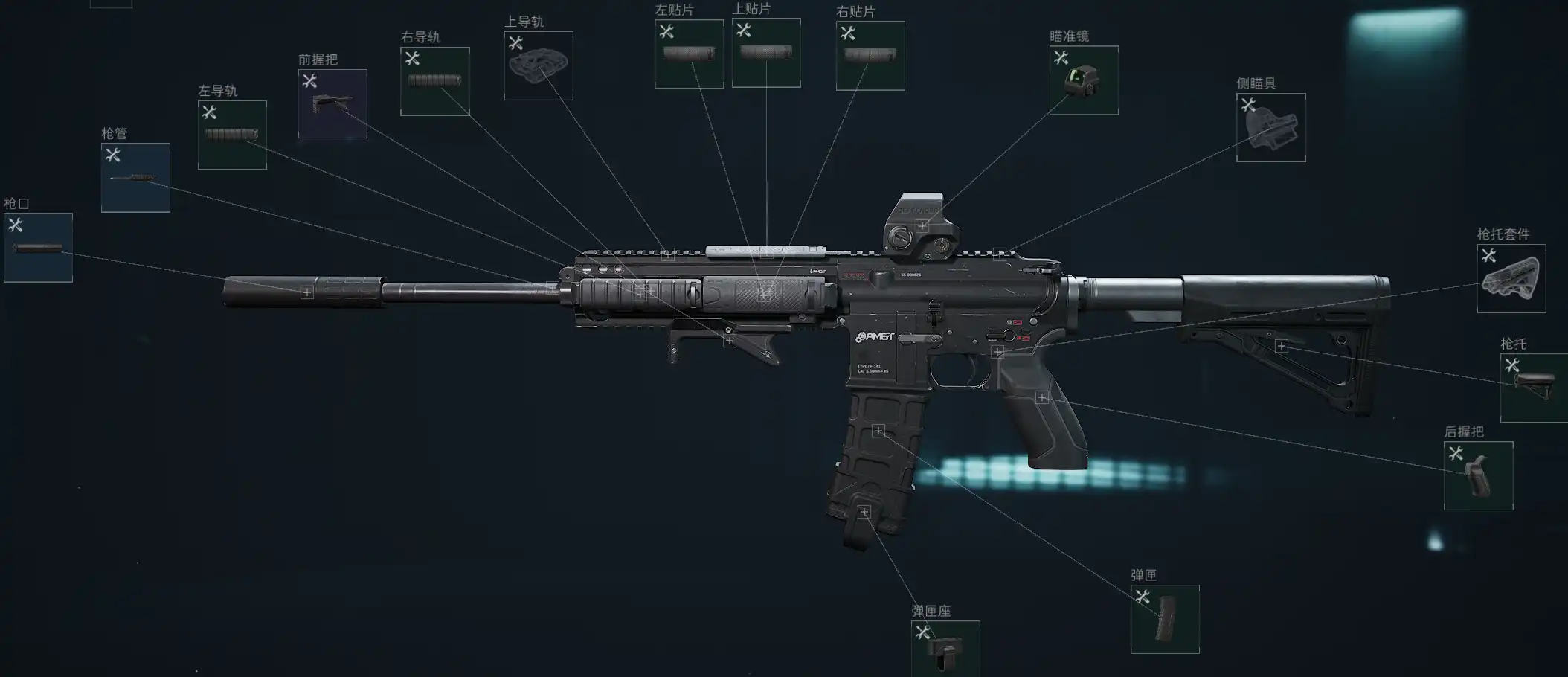Choose the 左导轨 left rail slot
This screenshot has width=1568, height=677.
232,135
